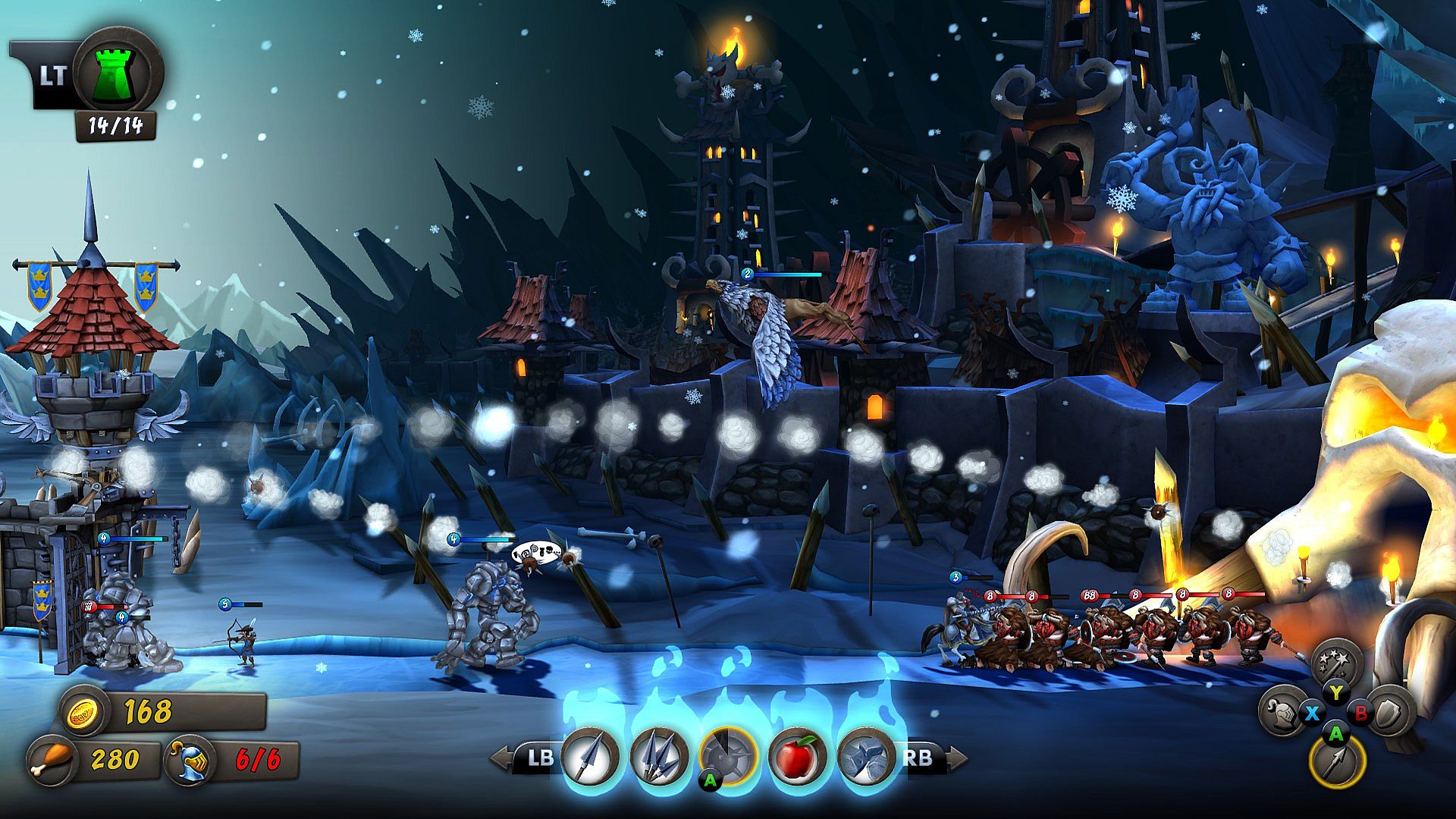Switch to the knight helmet troops category

click(1283, 712)
